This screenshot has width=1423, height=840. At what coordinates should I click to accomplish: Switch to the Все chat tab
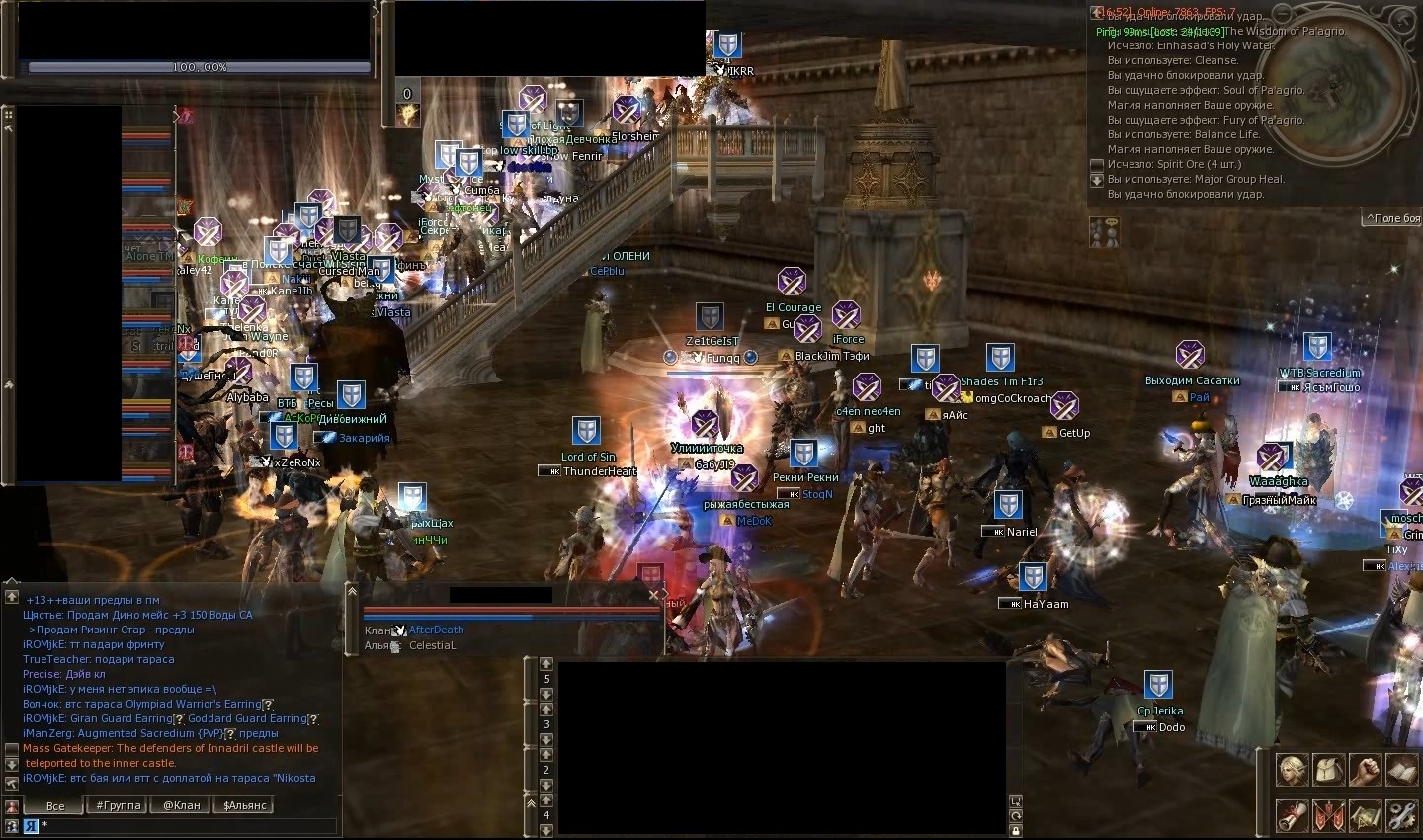tap(55, 805)
